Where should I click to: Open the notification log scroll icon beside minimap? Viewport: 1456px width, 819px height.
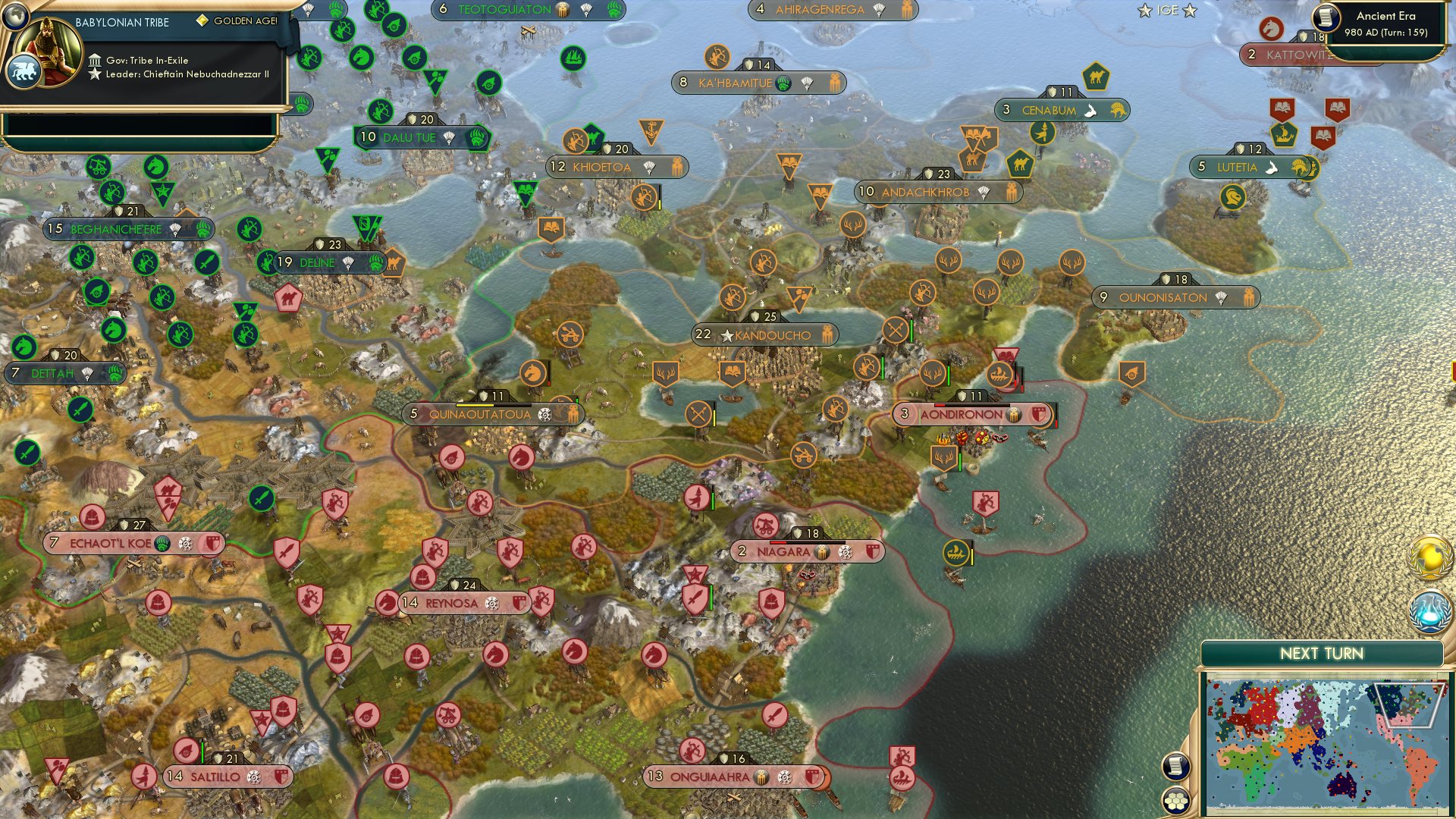point(1175,767)
